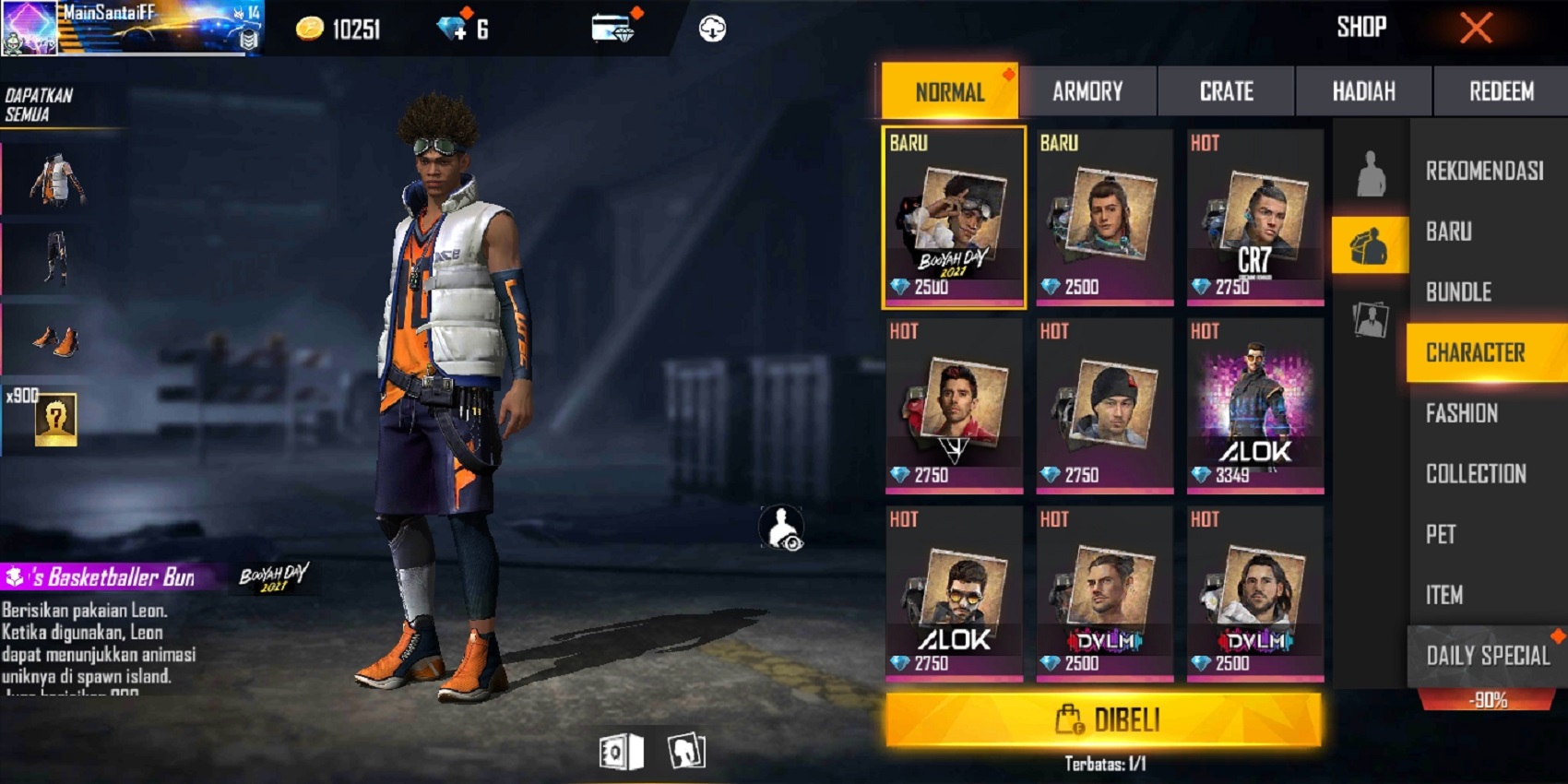Viewport: 1568px width, 784px height.
Task: Open the CRATE tab
Action: (x=1227, y=91)
